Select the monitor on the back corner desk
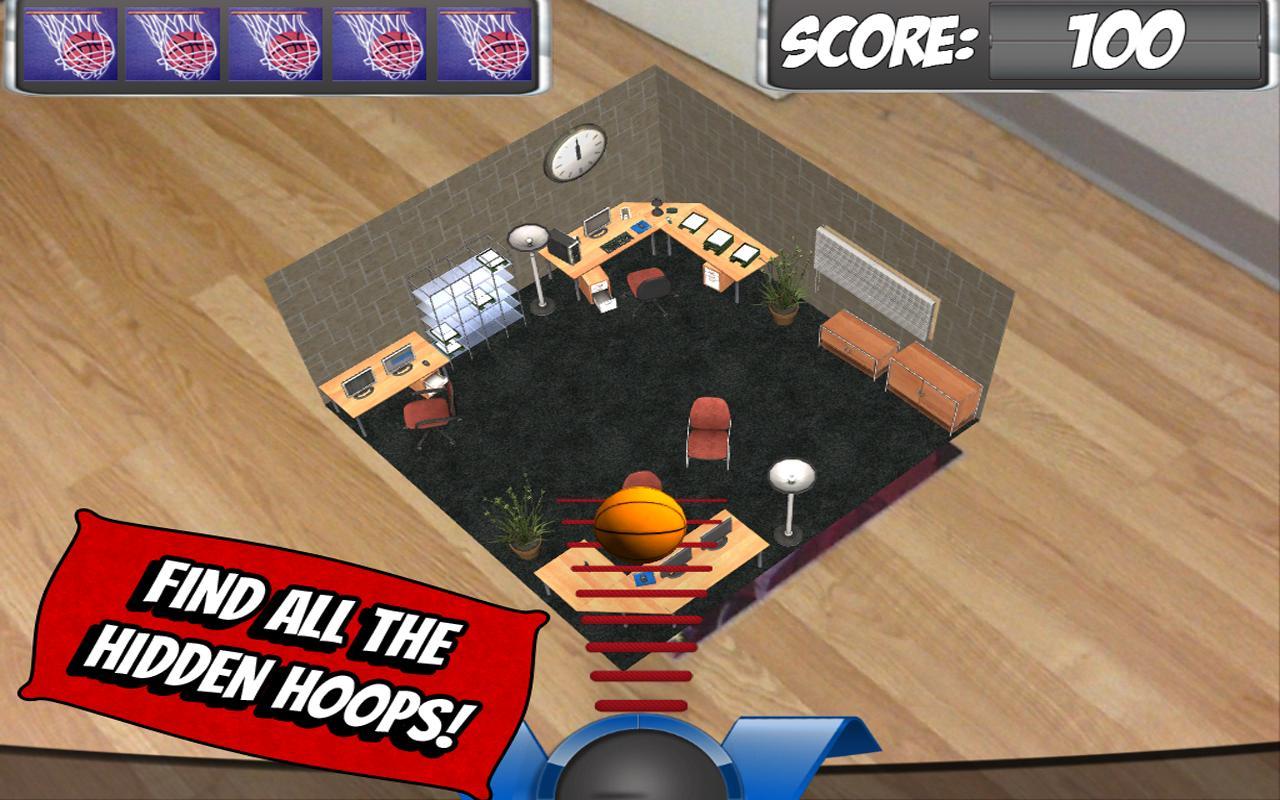The height and width of the screenshot is (800, 1280). [x=596, y=222]
